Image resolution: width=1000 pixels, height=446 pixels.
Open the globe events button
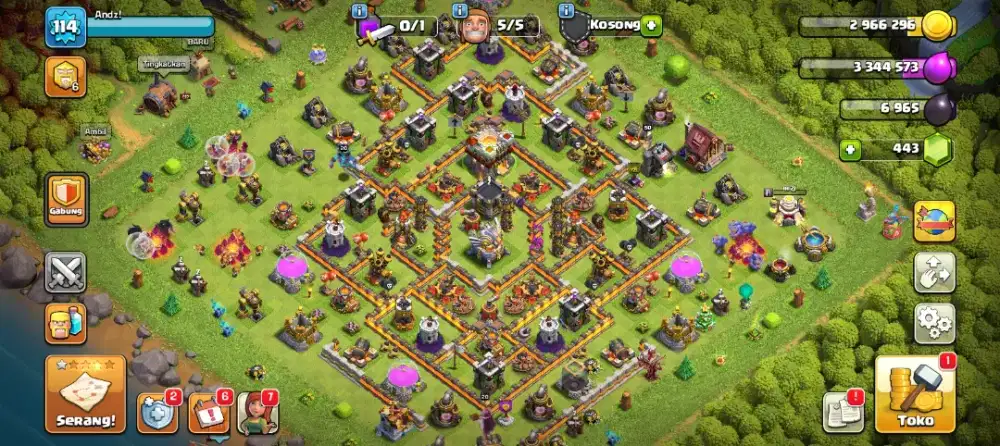pyautogui.click(x=934, y=221)
